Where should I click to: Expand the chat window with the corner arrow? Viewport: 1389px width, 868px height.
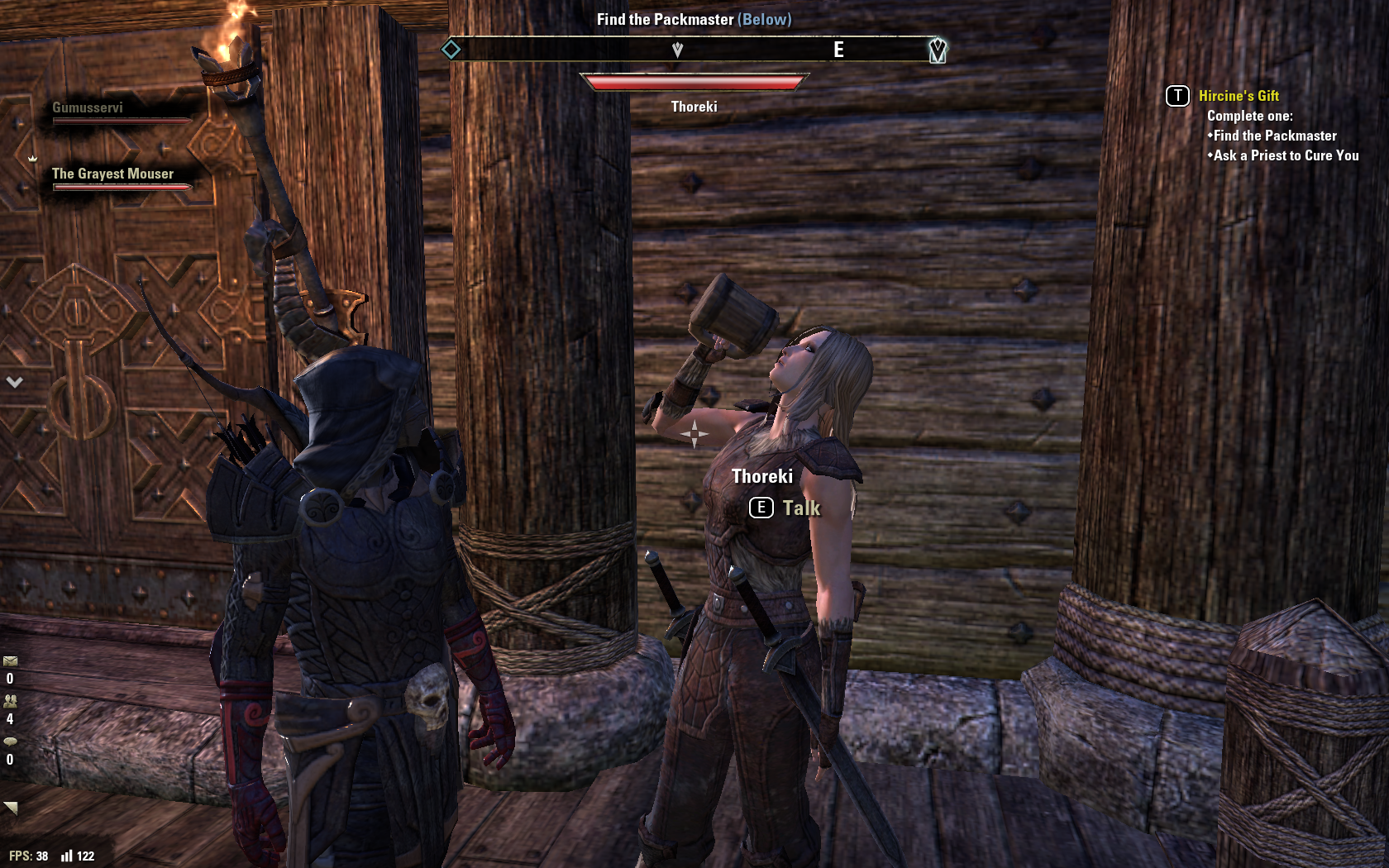(11, 808)
